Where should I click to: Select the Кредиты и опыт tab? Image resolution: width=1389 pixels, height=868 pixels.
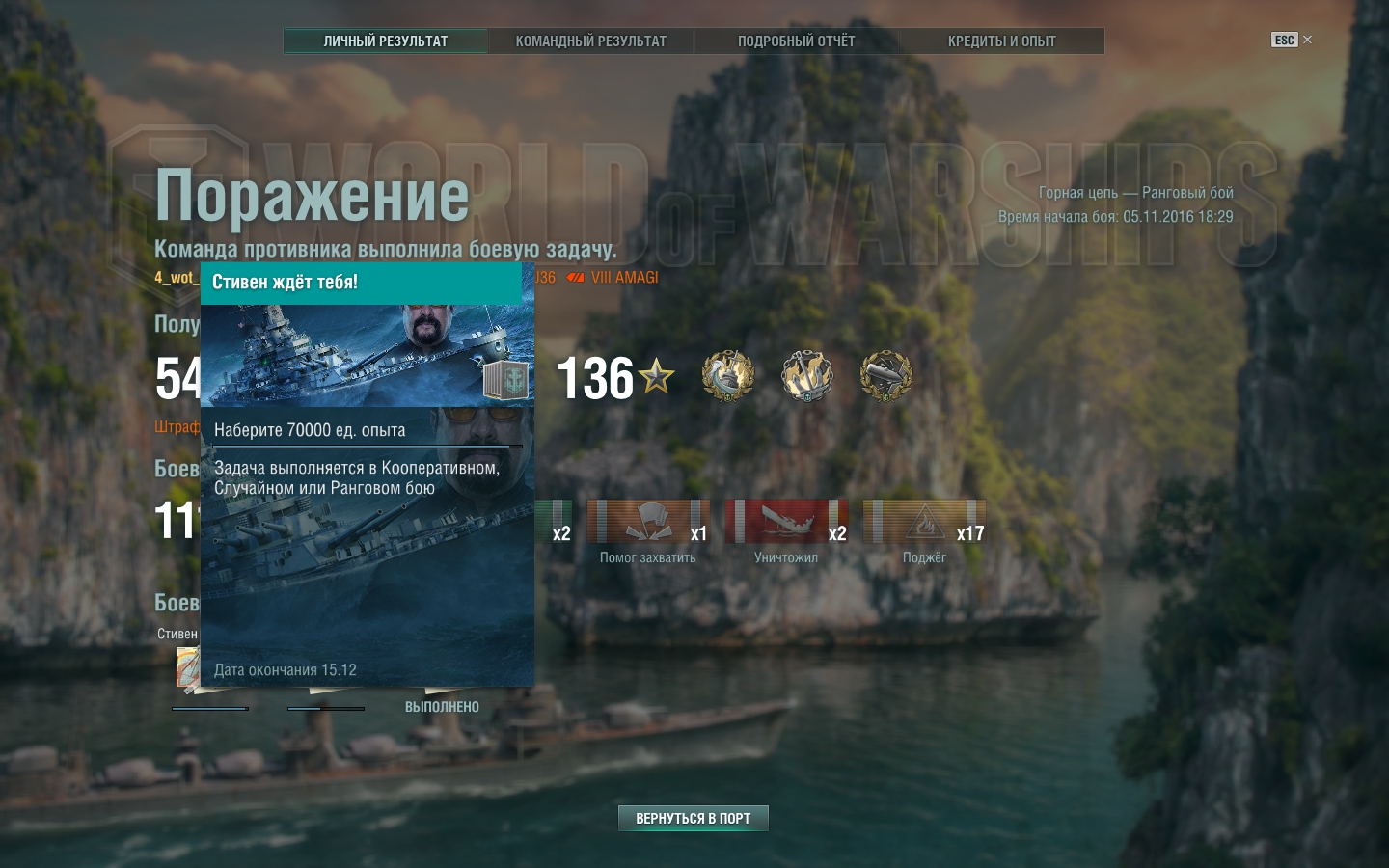coord(1001,41)
